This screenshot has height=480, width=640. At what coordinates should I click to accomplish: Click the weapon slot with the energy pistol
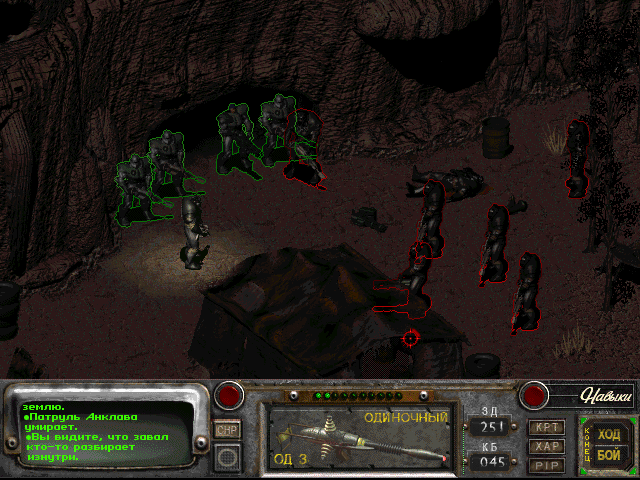coord(360,437)
